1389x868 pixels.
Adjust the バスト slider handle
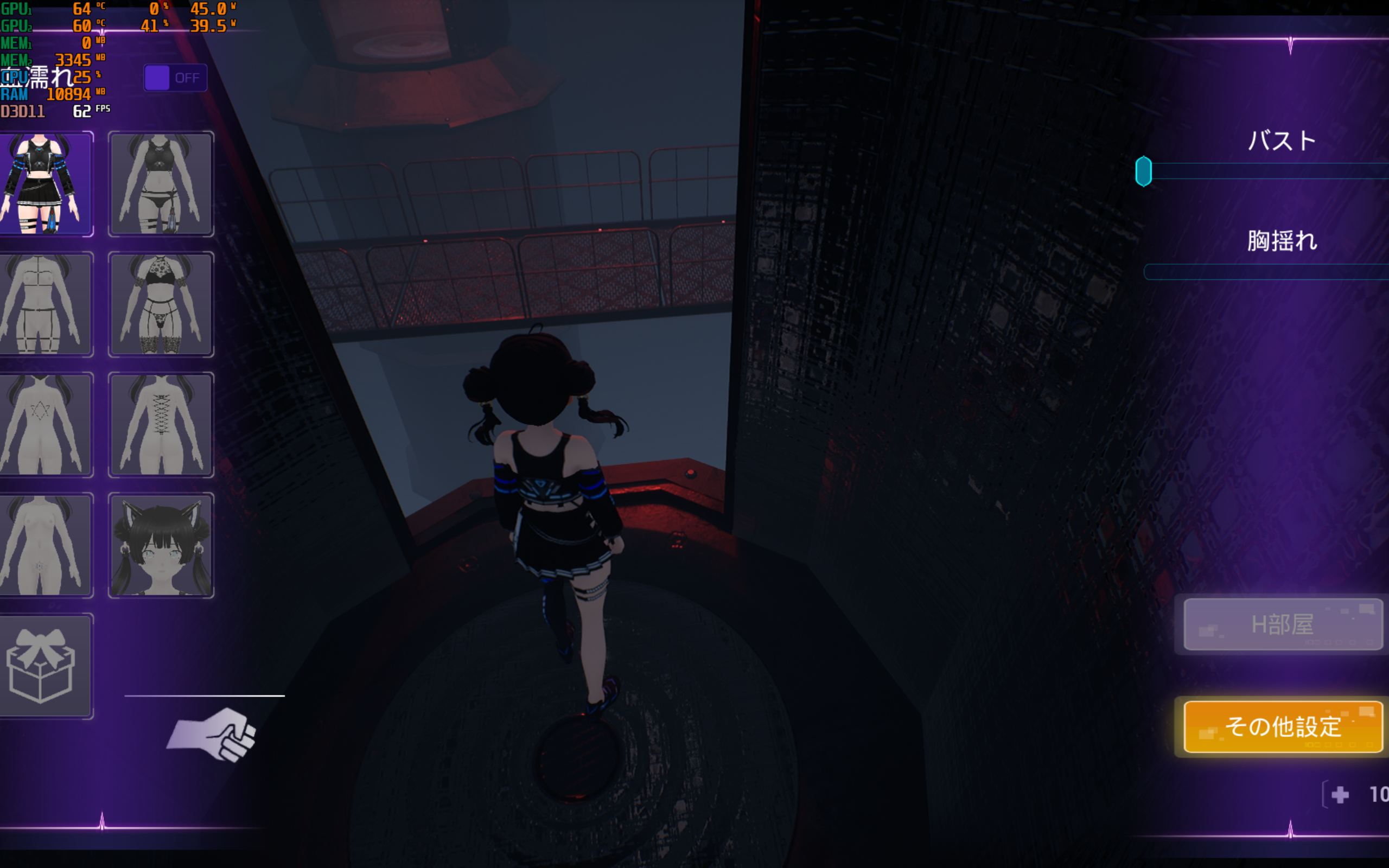(1143, 171)
